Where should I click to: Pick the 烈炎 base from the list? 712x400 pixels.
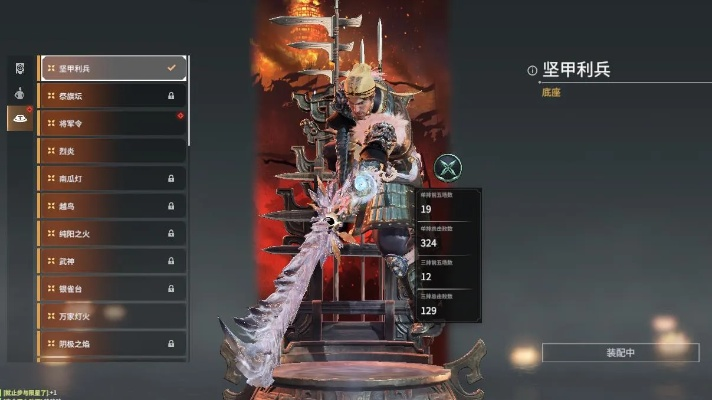tap(112, 151)
